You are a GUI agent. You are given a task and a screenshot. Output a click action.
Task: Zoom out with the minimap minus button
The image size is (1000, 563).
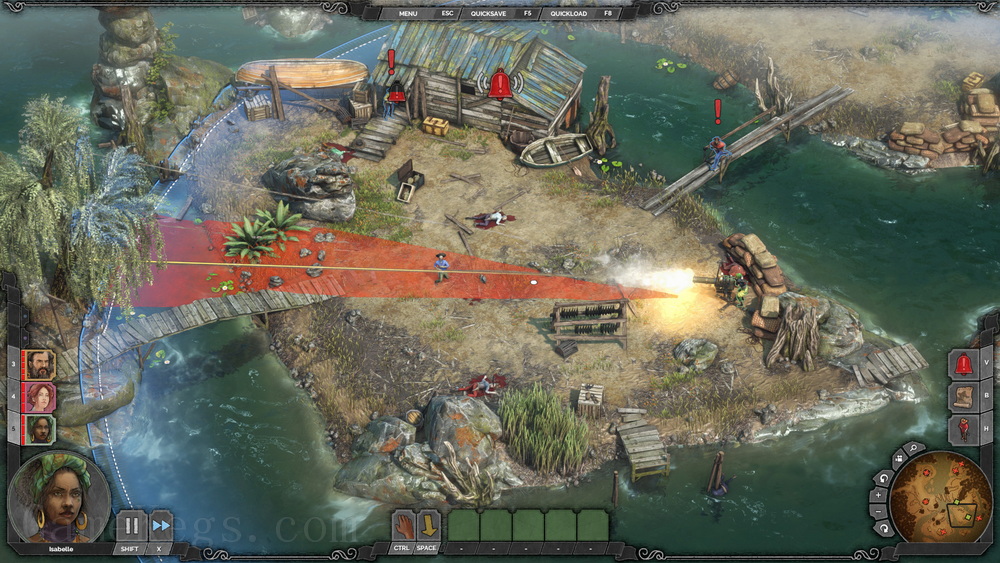881,511
